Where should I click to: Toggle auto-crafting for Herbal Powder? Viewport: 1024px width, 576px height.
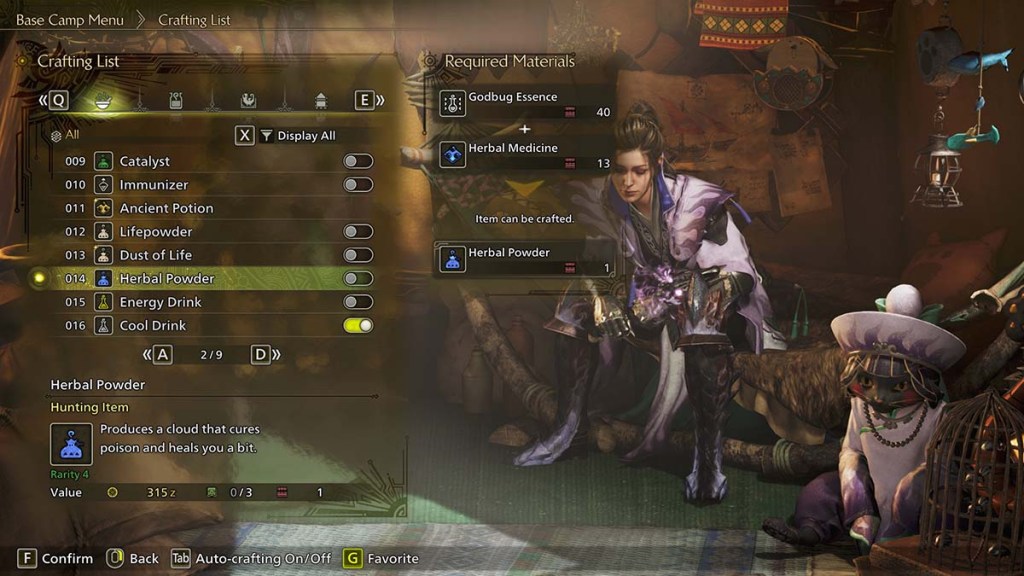coord(357,278)
